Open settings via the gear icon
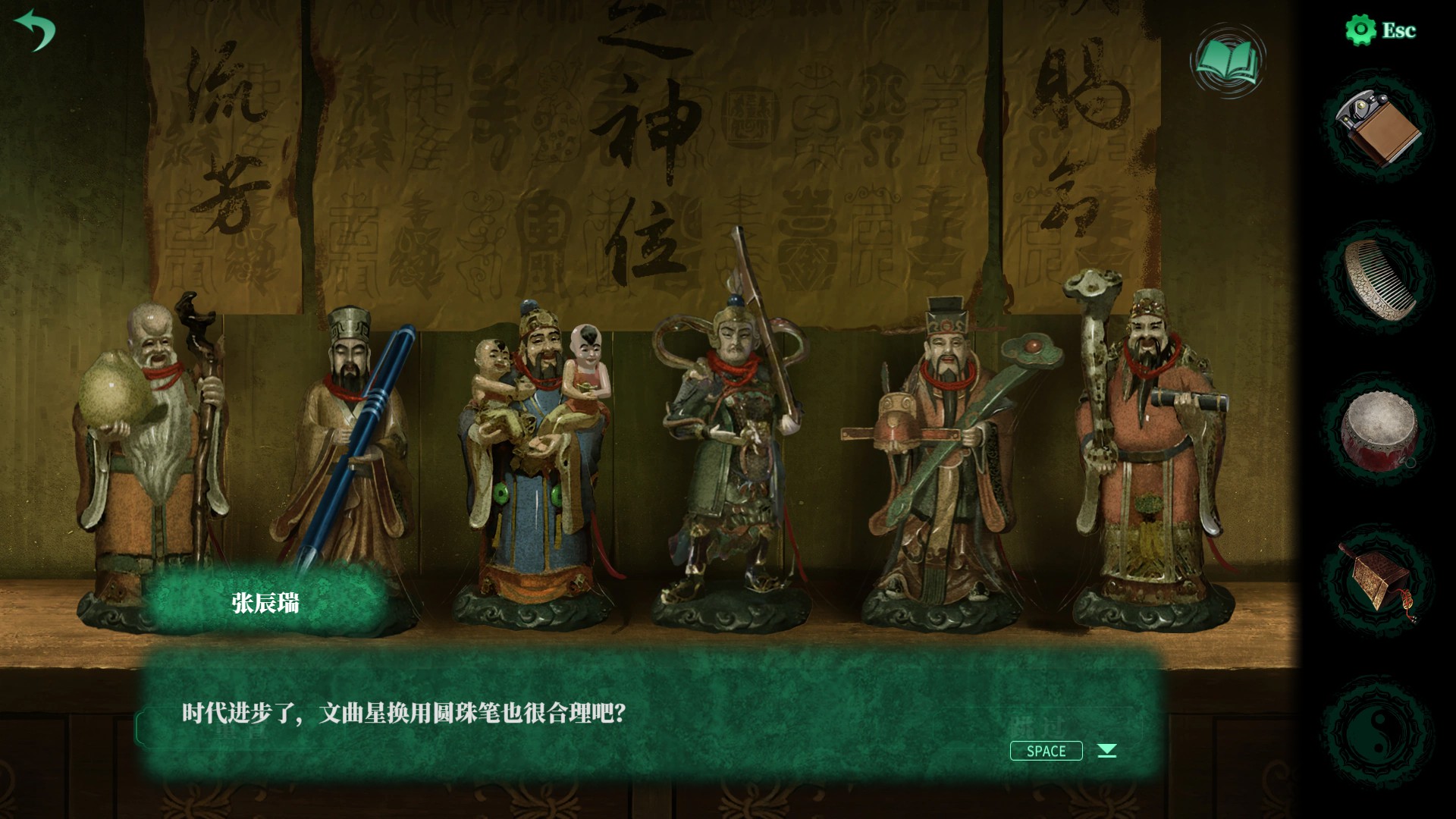The height and width of the screenshot is (819, 1456). click(1360, 30)
